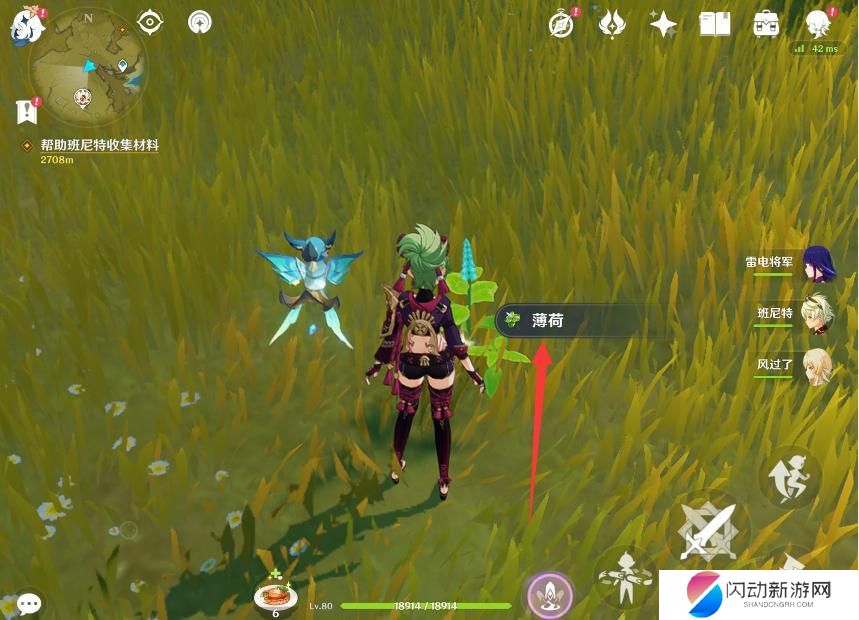Switch to party member 班尼特
859x620 pixels.
pyautogui.click(x=818, y=313)
